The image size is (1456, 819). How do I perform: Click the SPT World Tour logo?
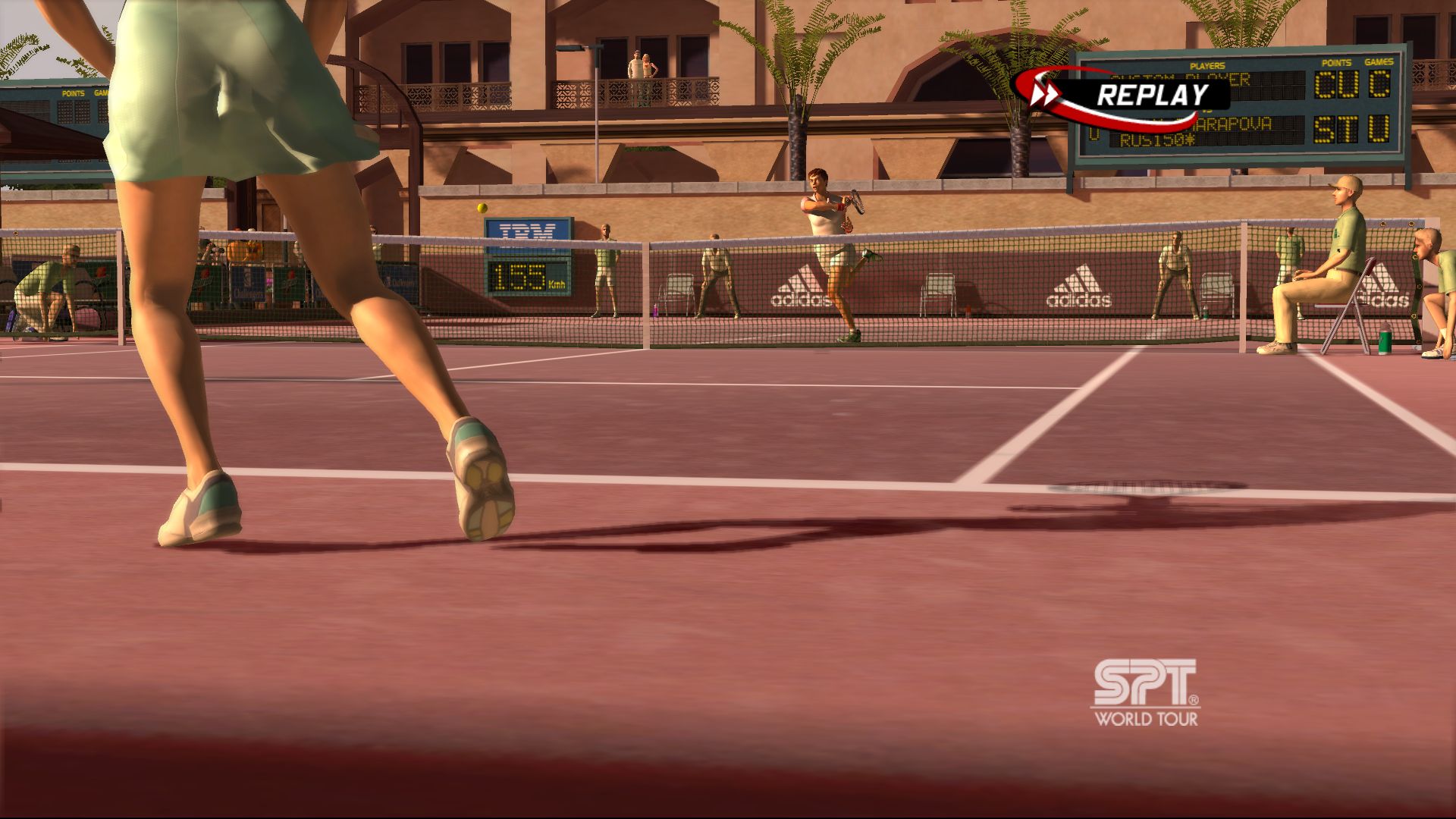pos(1145,693)
